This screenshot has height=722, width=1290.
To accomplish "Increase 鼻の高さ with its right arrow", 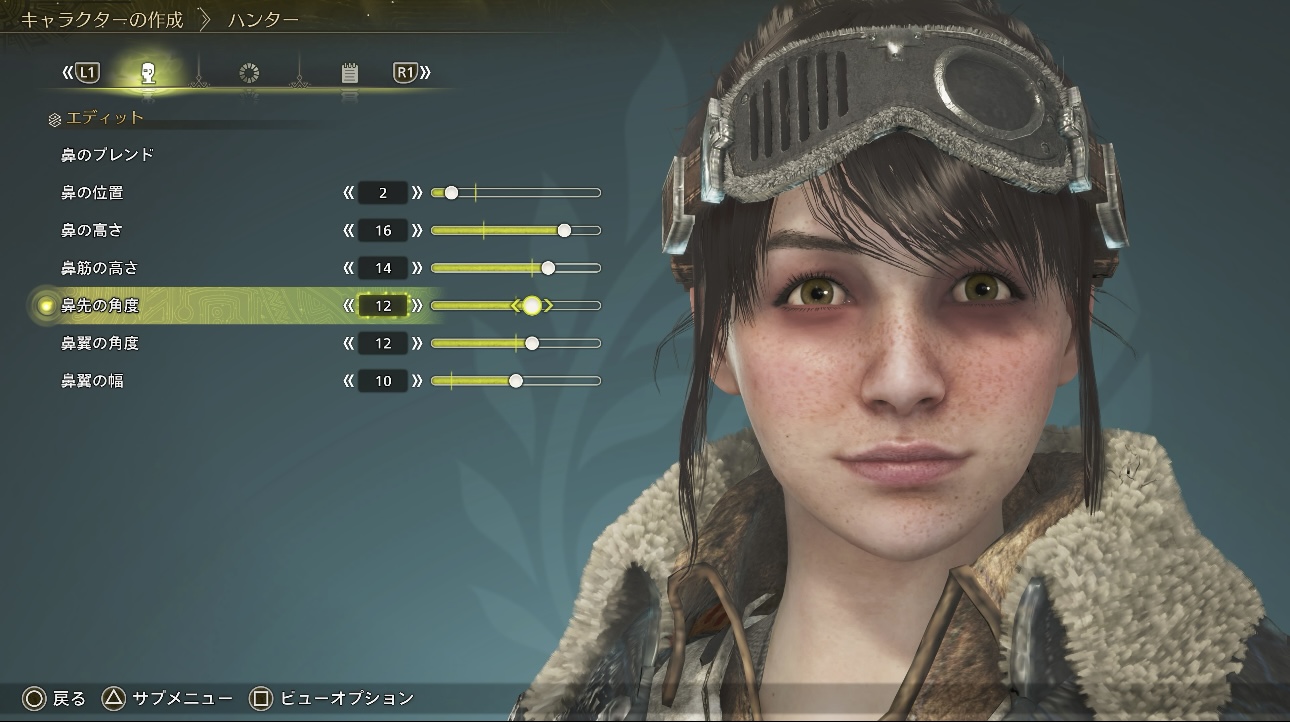I will tap(417, 231).
